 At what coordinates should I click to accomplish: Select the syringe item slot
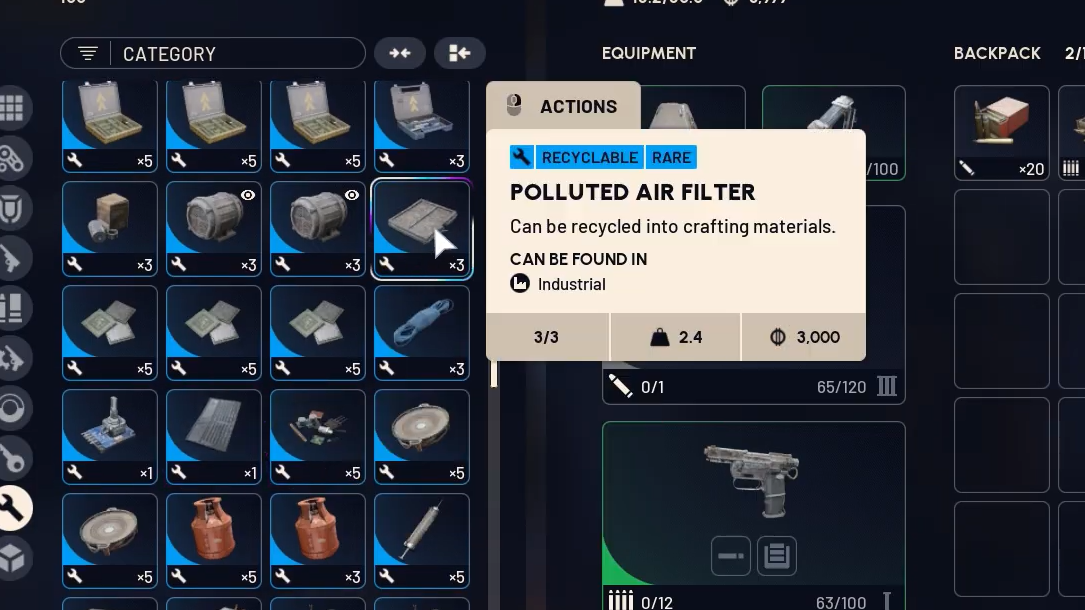tap(421, 541)
